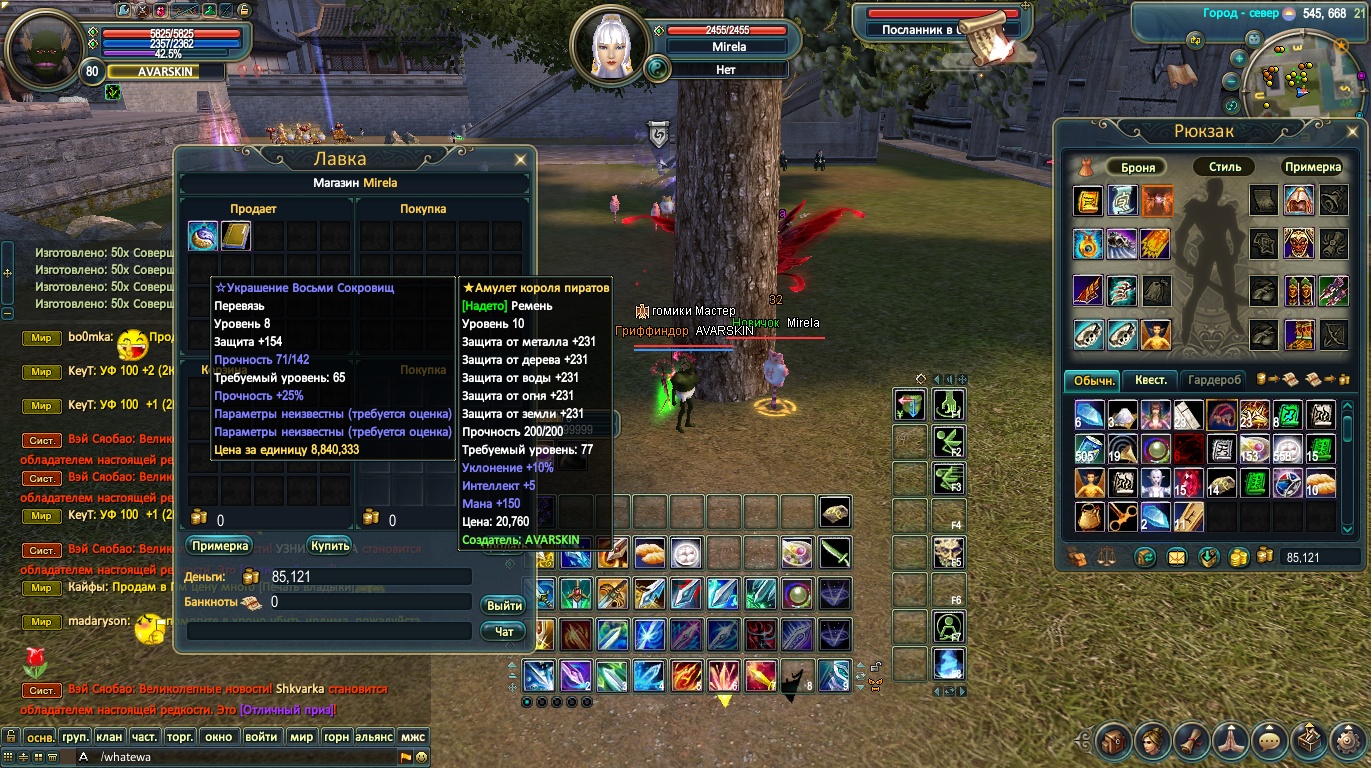Pick the golden scissors in the backpack
The width and height of the screenshot is (1371, 768).
click(1122, 517)
